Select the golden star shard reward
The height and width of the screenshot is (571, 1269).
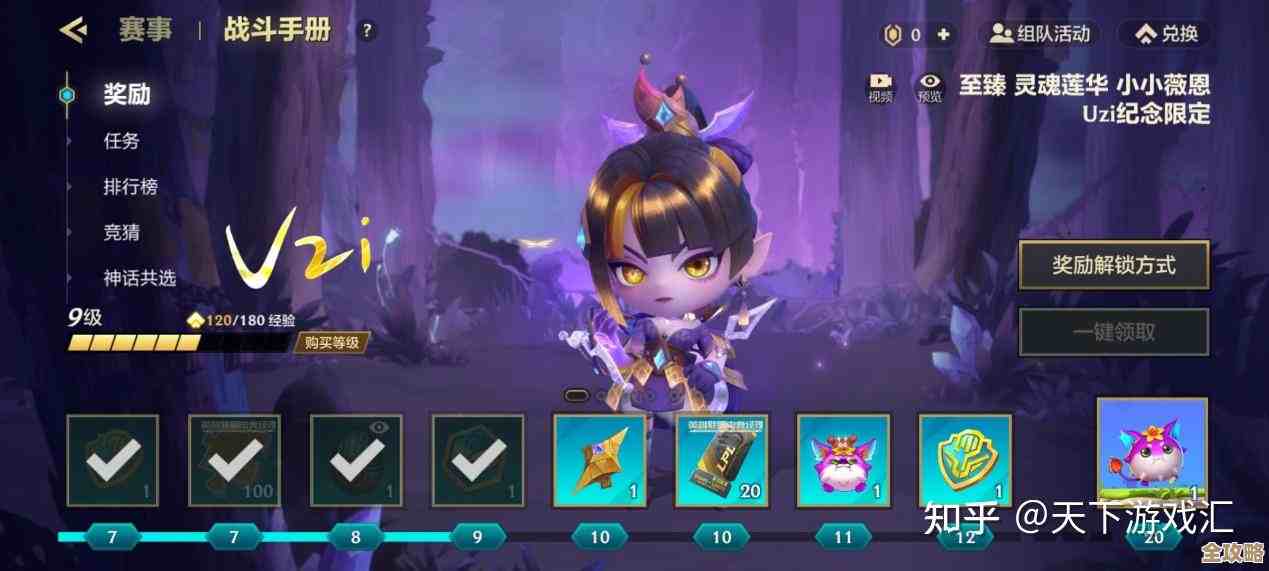click(x=599, y=460)
